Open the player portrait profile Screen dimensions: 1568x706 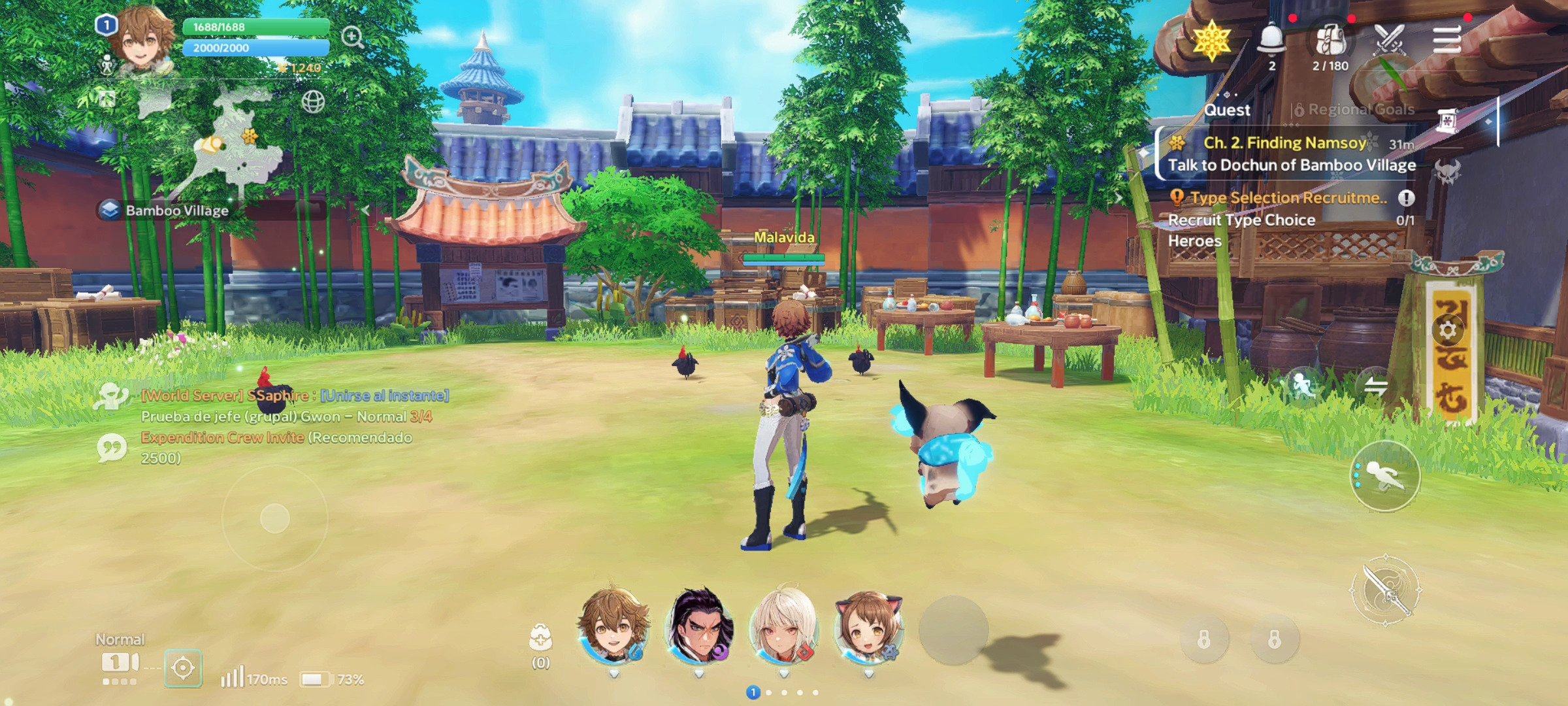[141, 41]
